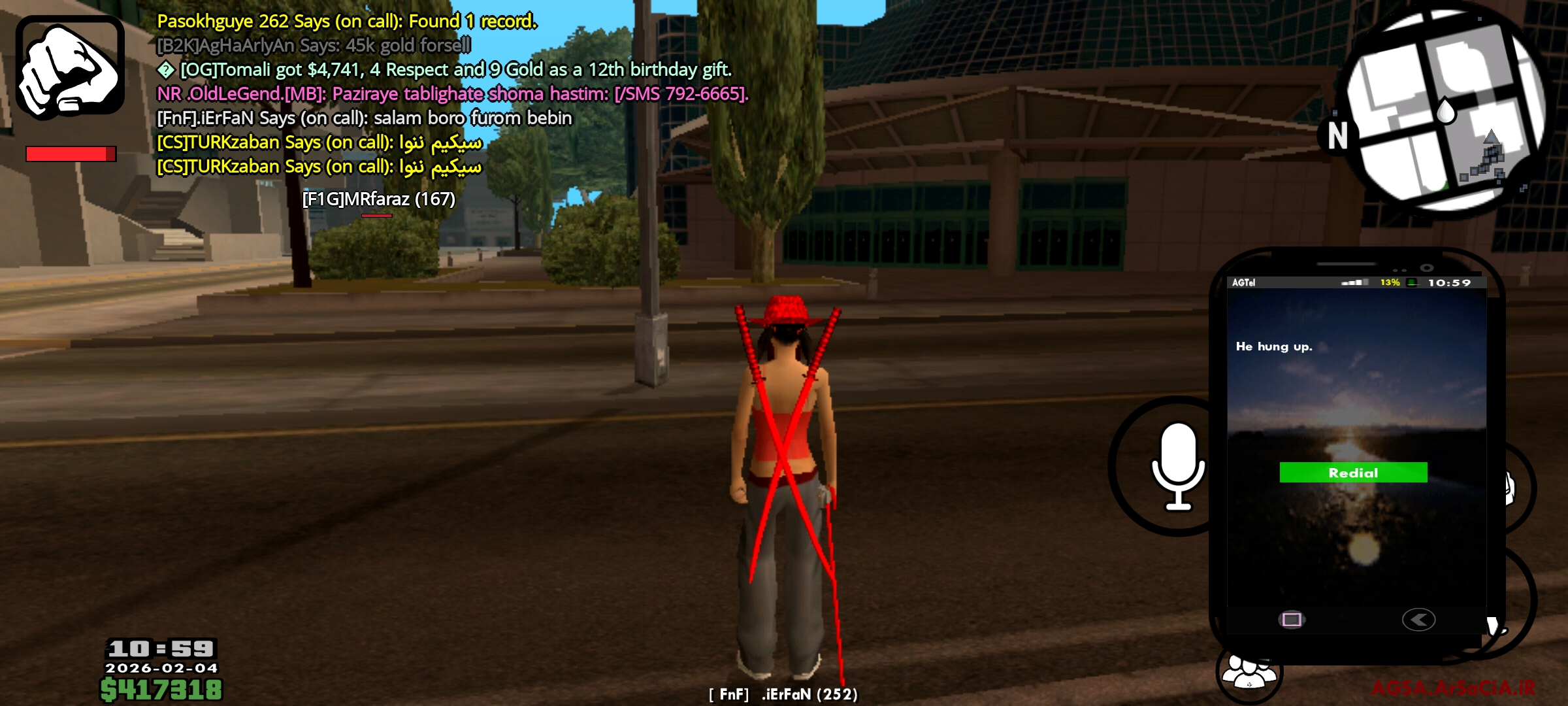Open the player list people icon
1568x706 pixels.
click(x=1249, y=673)
